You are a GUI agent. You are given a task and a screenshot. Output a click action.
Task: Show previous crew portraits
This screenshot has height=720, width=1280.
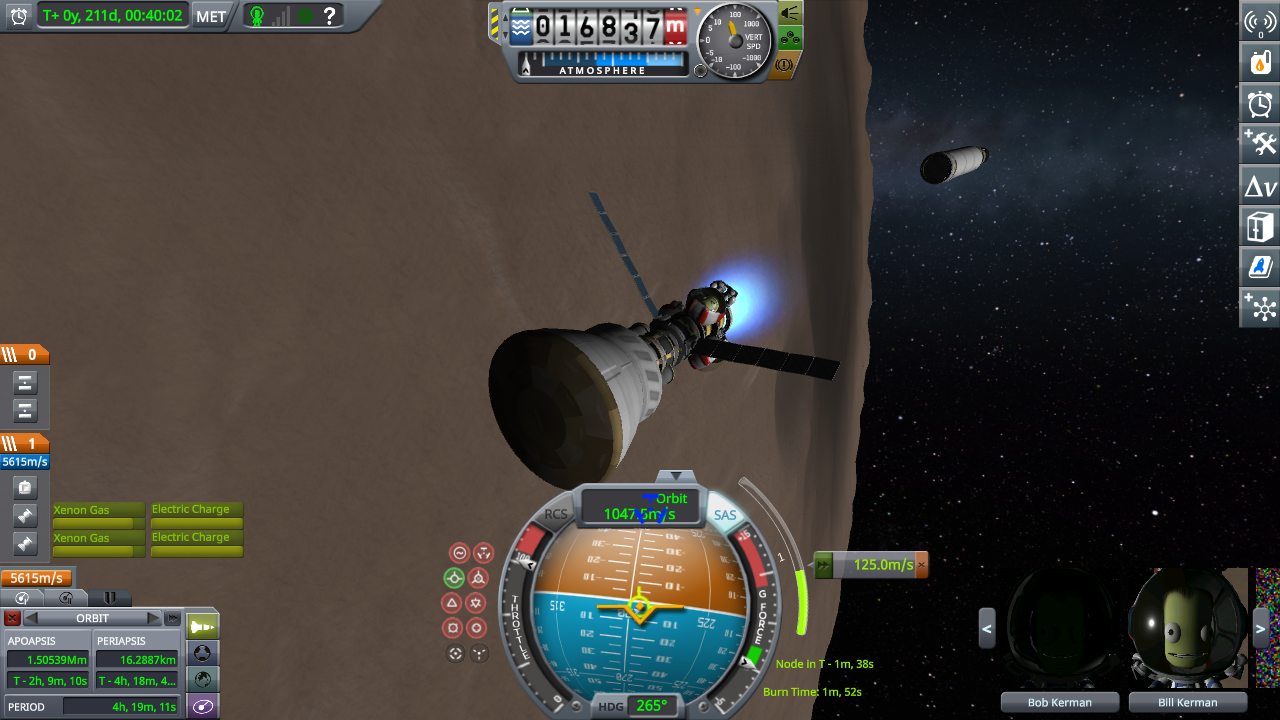tap(987, 628)
